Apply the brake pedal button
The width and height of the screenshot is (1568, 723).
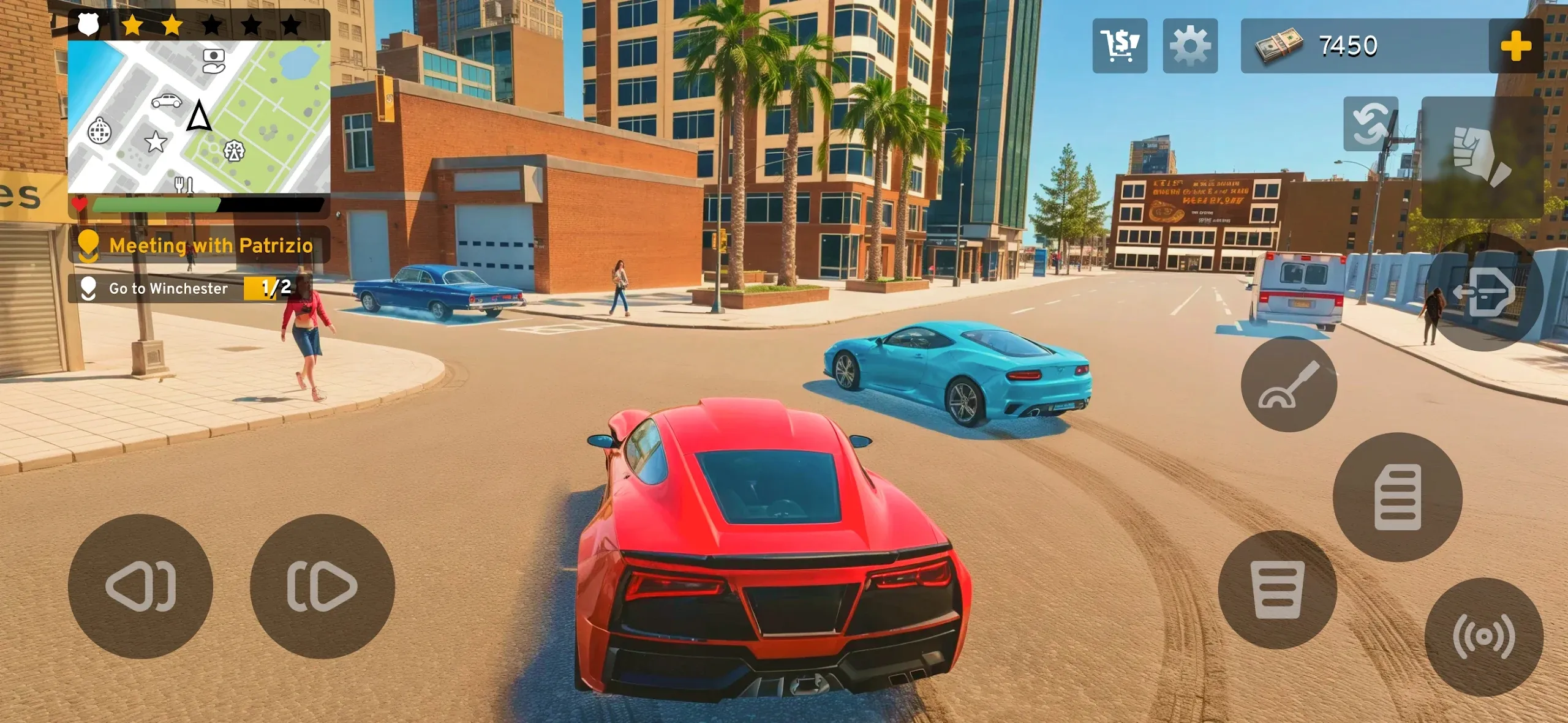point(1278,590)
